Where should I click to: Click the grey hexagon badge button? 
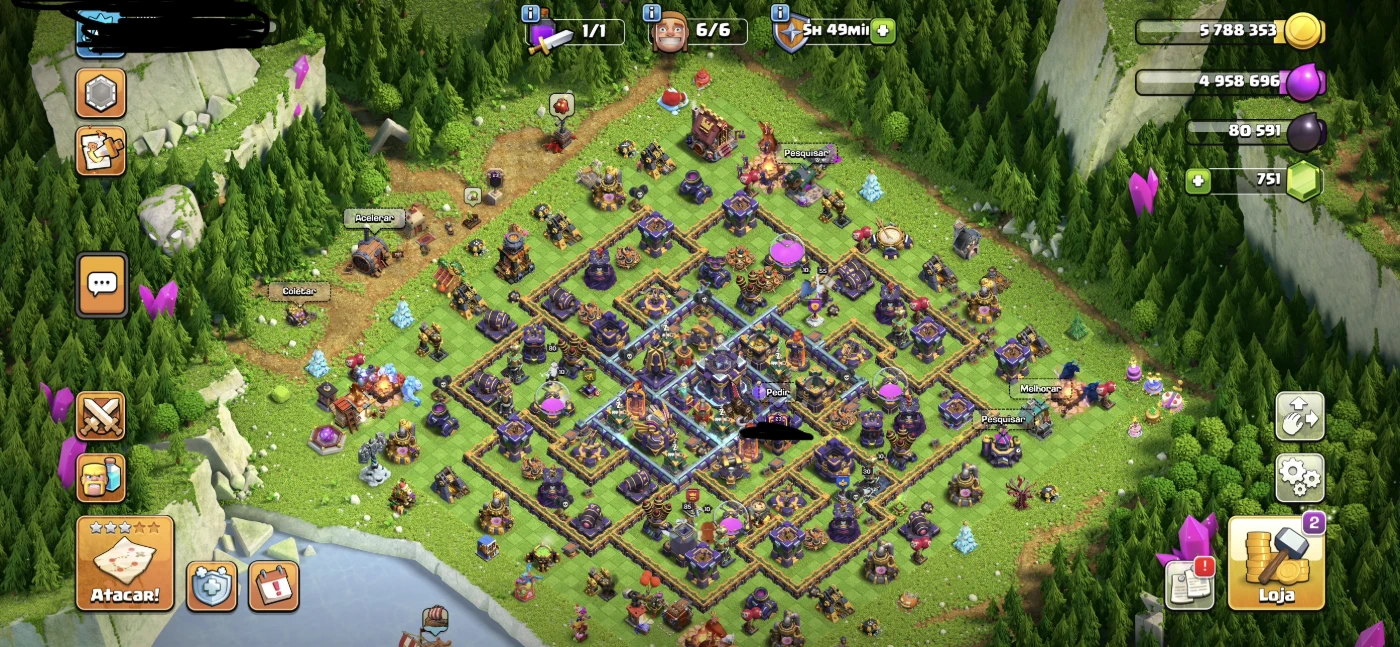click(x=101, y=94)
